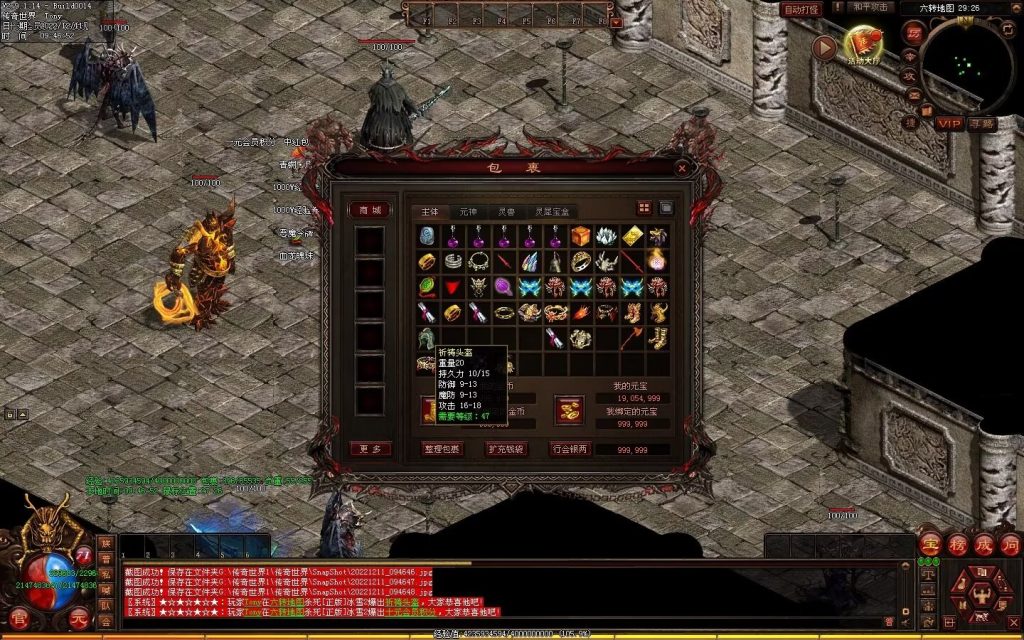Screen dimensions: 1024x640
Task: Open the VIP button below the minimap
Action: click(948, 123)
